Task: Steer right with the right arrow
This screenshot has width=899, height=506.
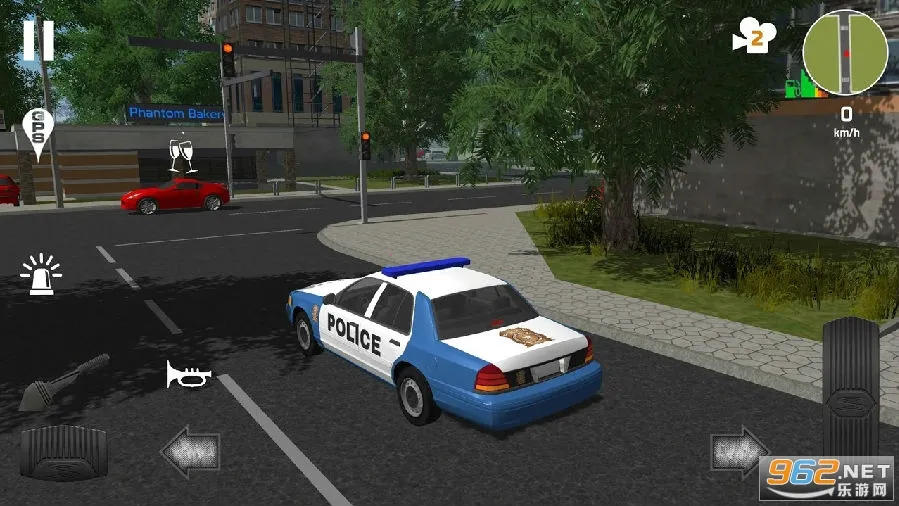Action: click(739, 452)
